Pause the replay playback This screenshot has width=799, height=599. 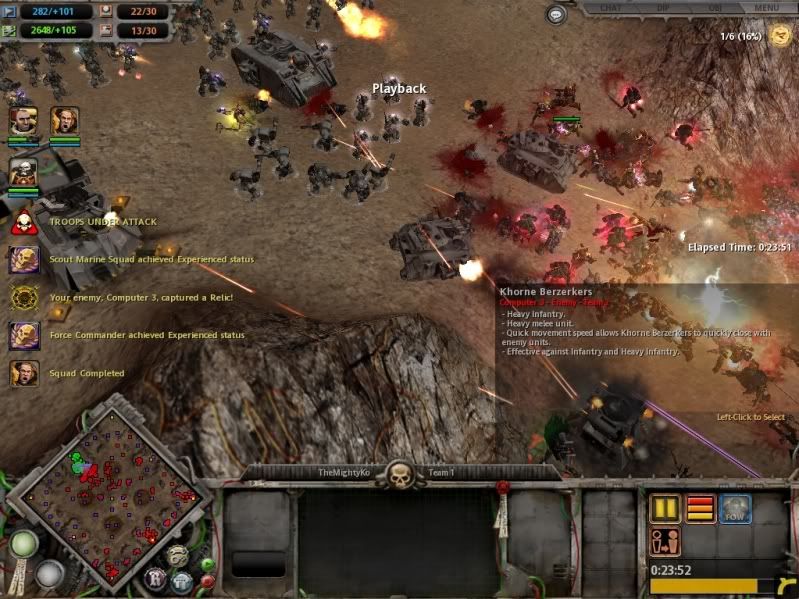664,508
